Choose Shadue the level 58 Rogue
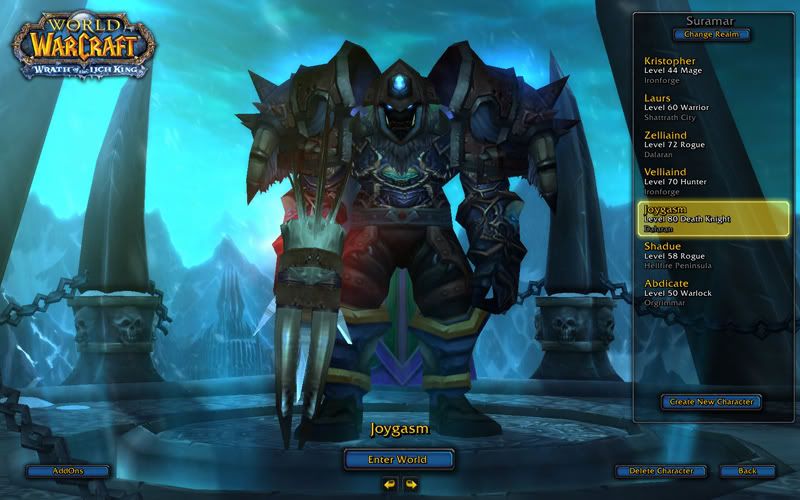The width and height of the screenshot is (800, 500). (712, 257)
